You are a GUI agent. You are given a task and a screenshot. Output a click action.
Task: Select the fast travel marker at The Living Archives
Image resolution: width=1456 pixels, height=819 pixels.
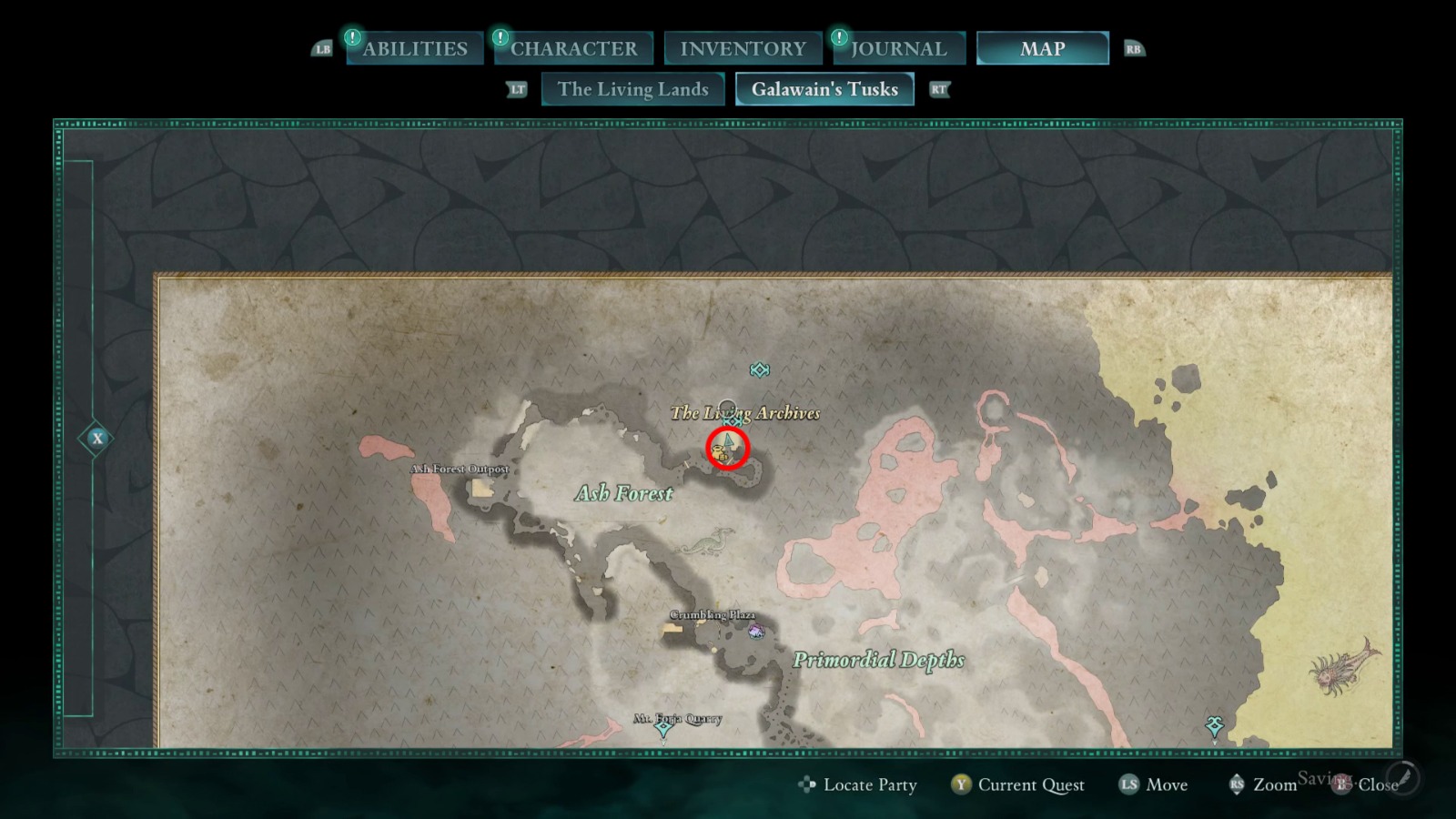pyautogui.click(x=733, y=421)
